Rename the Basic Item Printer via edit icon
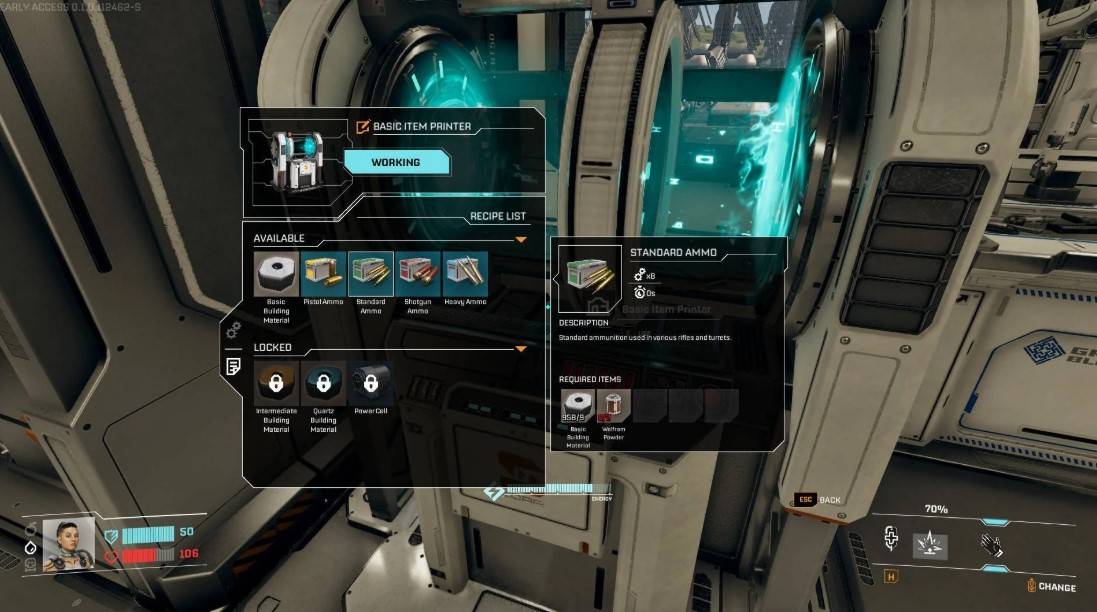 pos(363,127)
